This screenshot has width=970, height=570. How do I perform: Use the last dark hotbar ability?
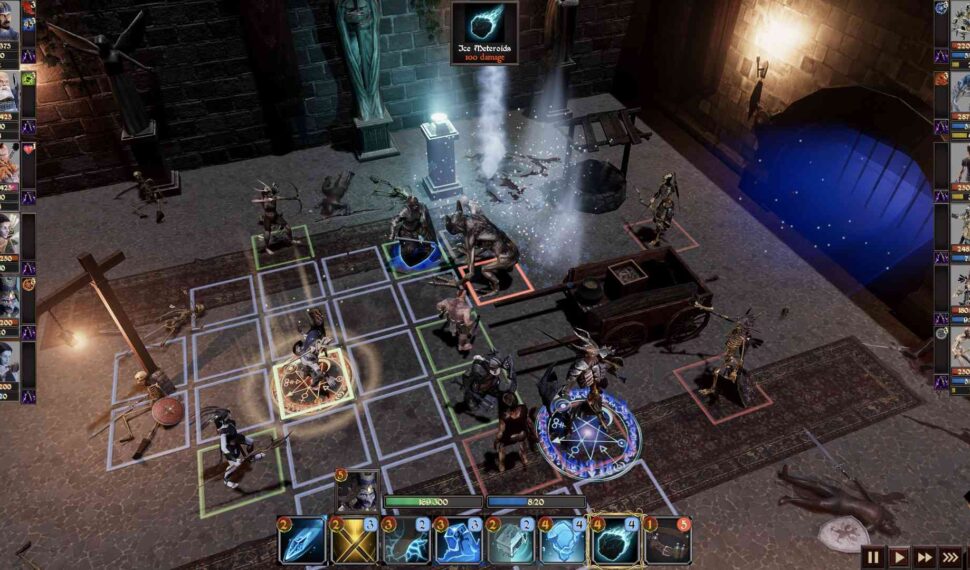[x=667, y=541]
